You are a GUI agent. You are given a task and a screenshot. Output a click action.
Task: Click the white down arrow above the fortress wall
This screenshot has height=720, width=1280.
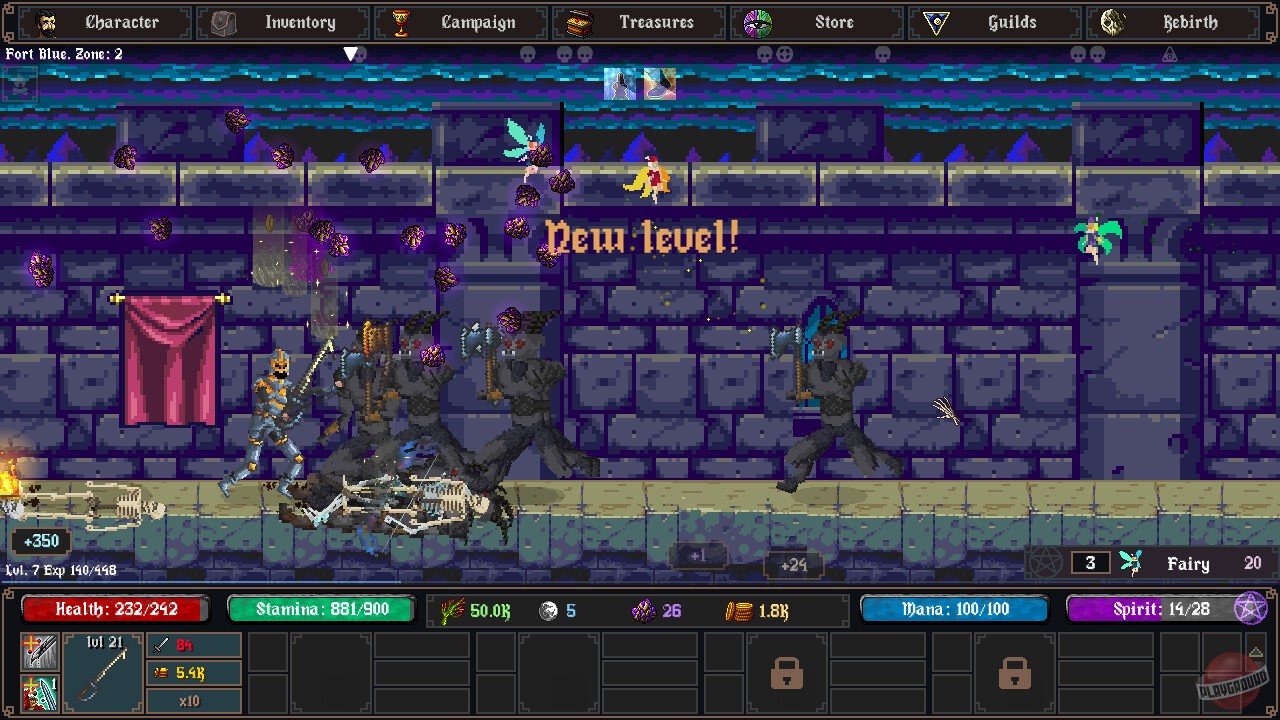[x=352, y=55]
